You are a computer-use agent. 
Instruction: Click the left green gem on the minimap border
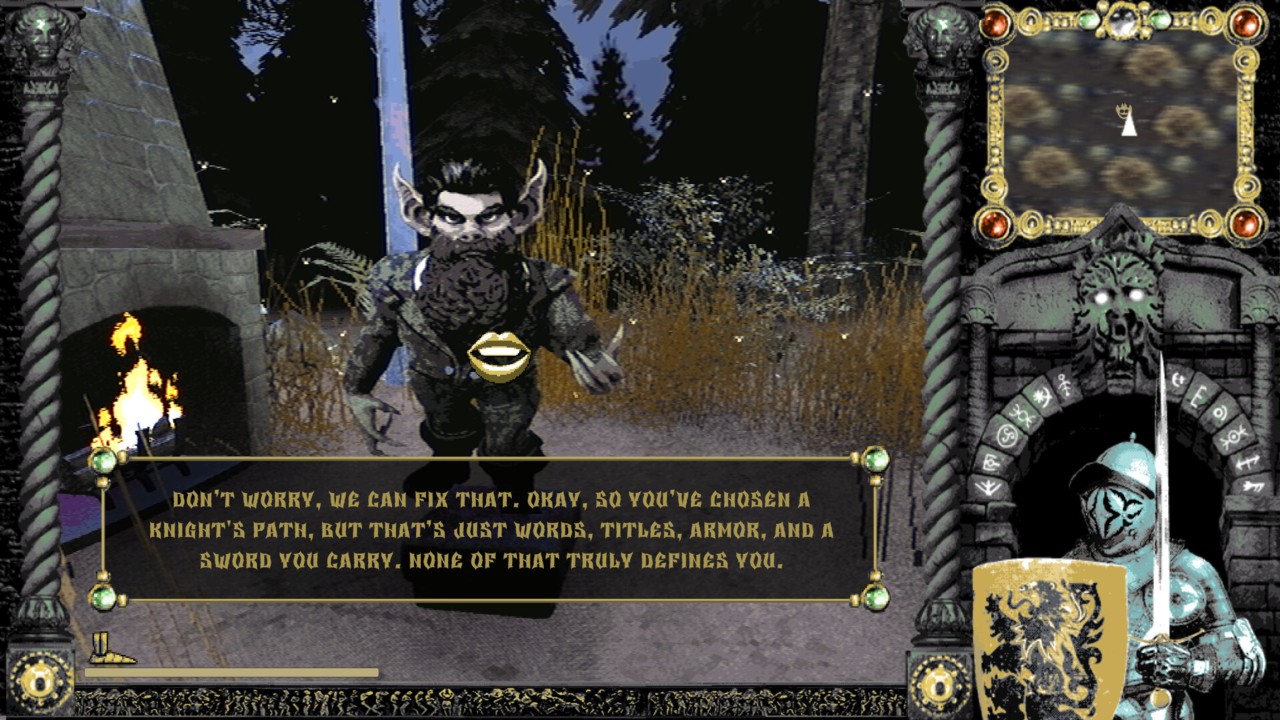[1090, 21]
